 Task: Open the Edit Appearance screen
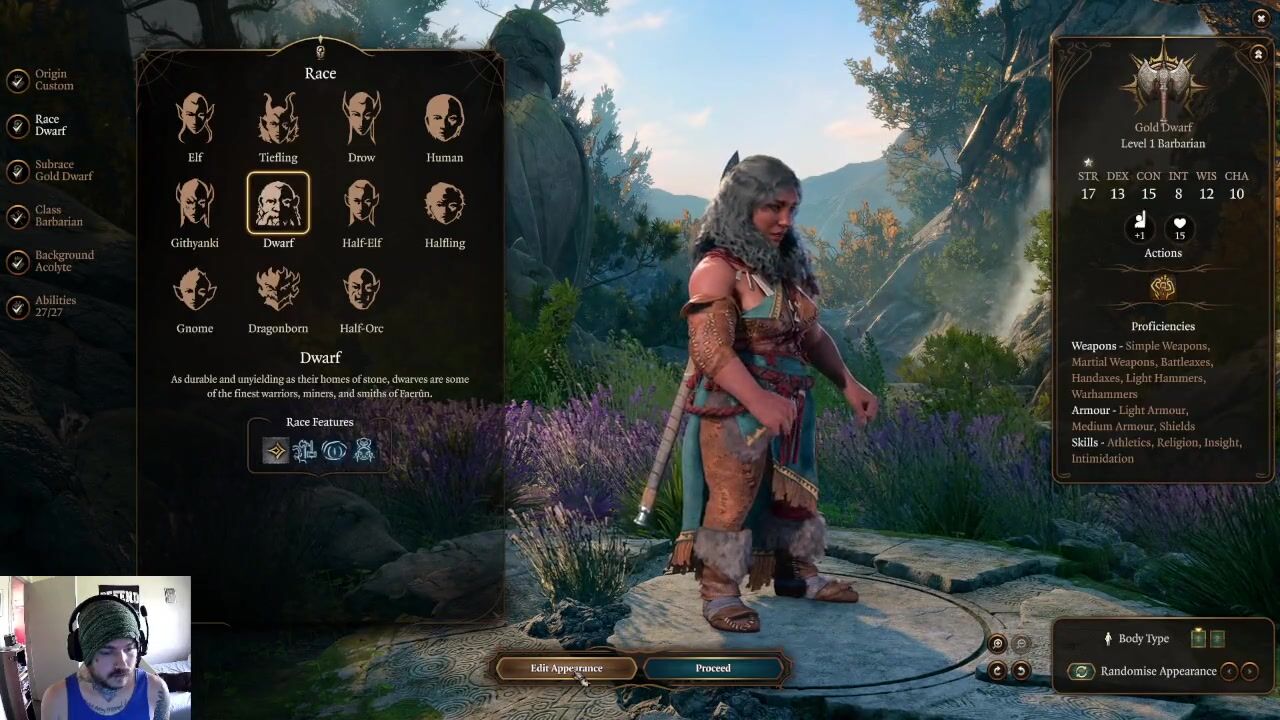(566, 668)
